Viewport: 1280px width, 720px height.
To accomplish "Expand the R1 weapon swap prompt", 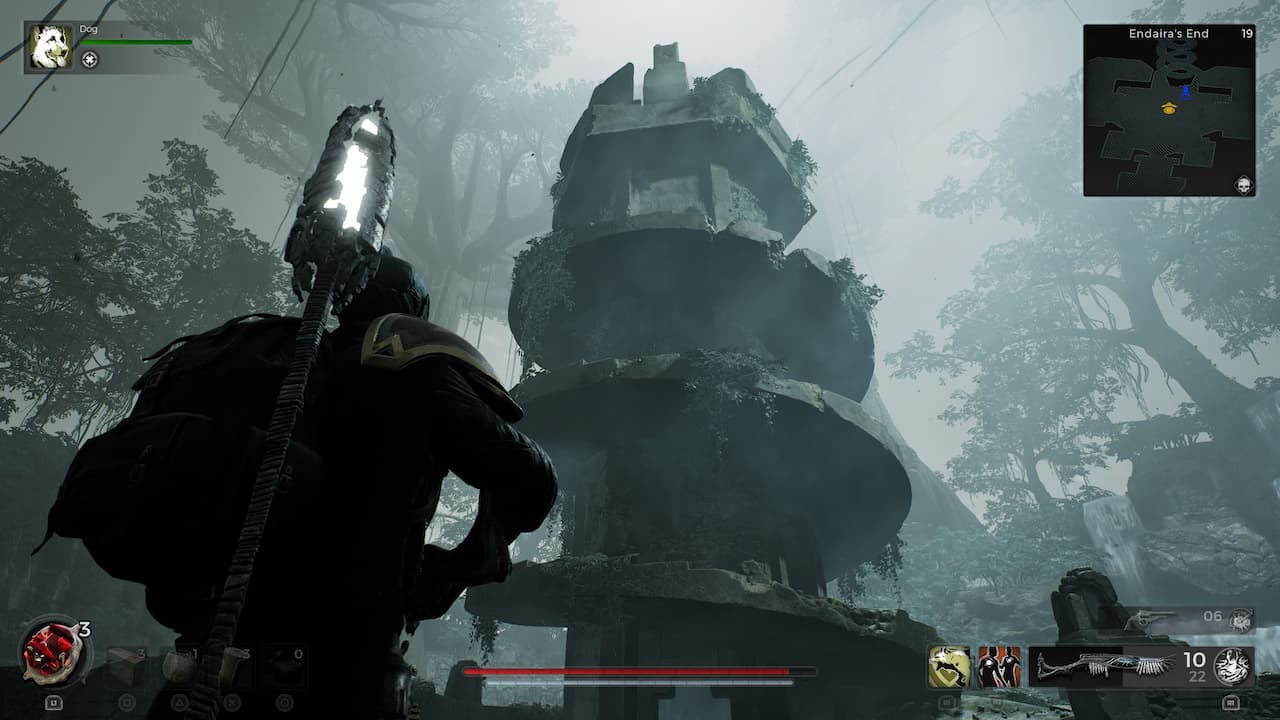I will tap(1231, 701).
